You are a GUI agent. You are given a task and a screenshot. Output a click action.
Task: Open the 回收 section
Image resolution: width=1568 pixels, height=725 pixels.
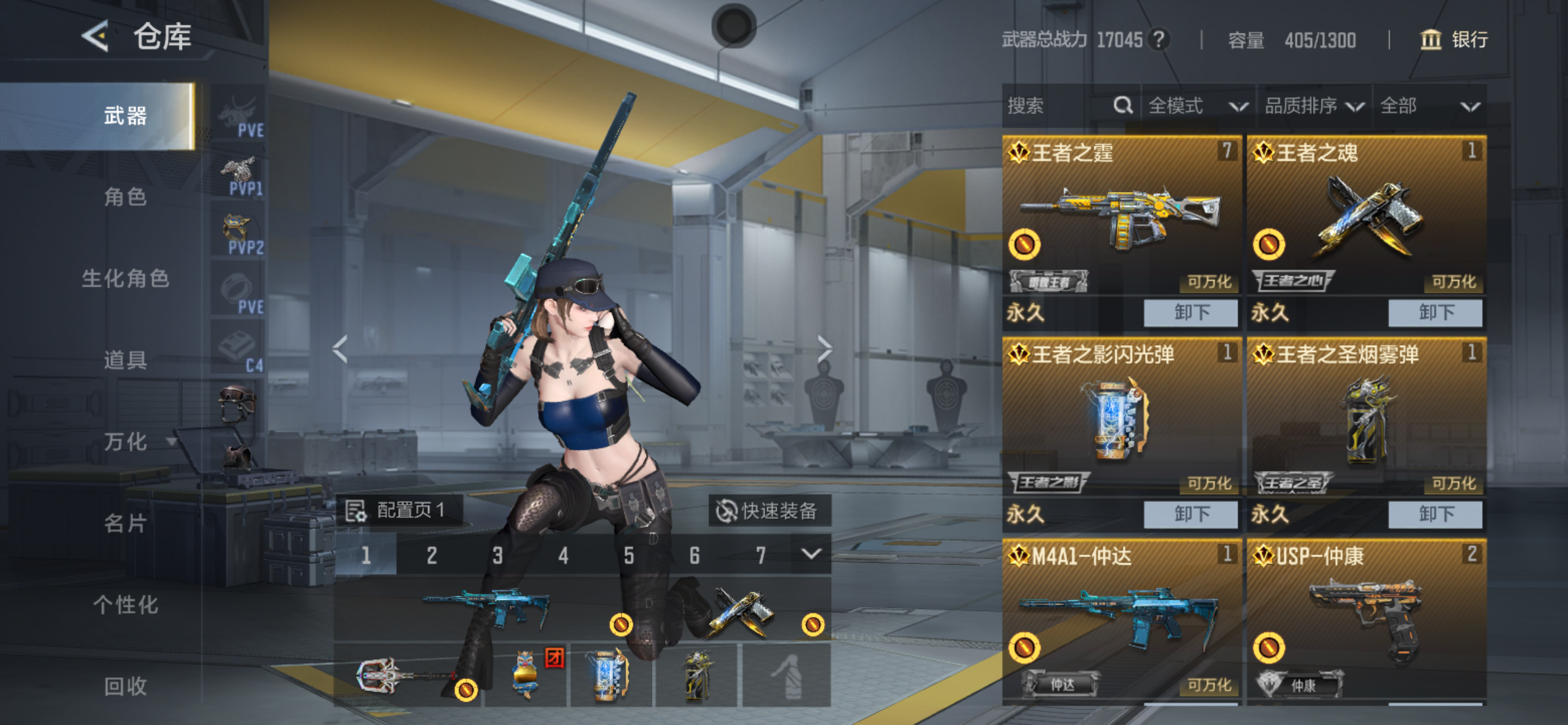pos(125,686)
